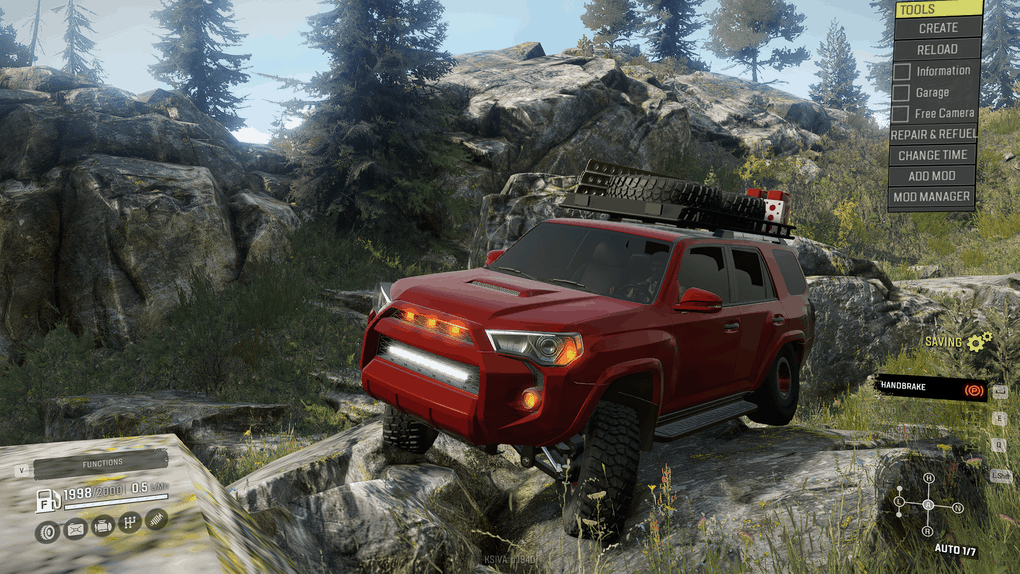
Task: Toggle the Free Camera checkbox
Action: click(x=902, y=114)
